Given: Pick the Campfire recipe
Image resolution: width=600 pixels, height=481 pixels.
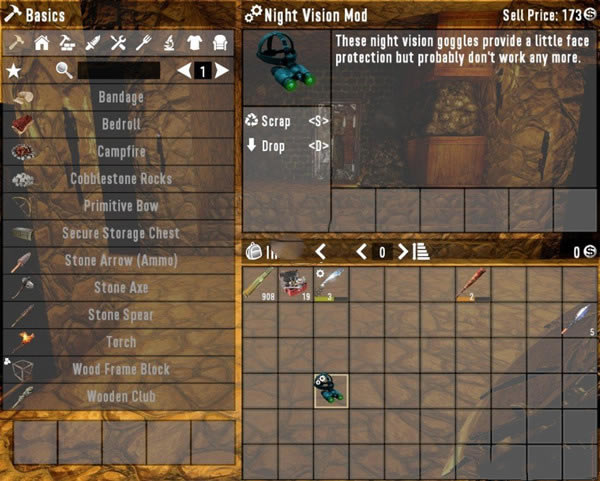Looking at the screenshot, I should click(x=120, y=152).
